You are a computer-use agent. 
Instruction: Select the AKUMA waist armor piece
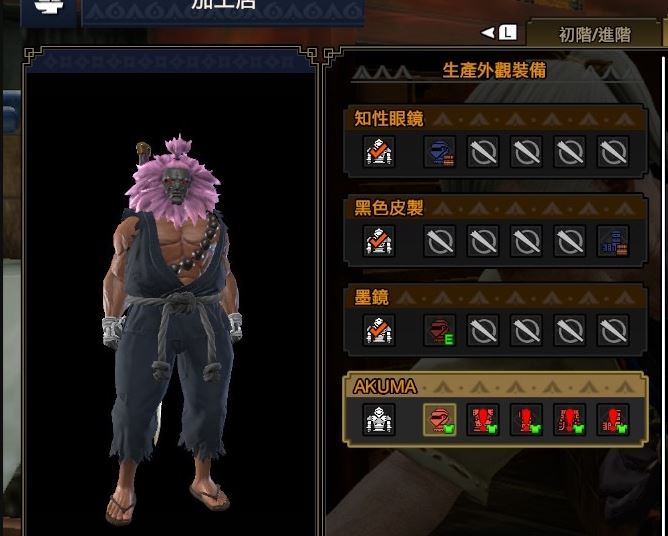tap(570, 419)
